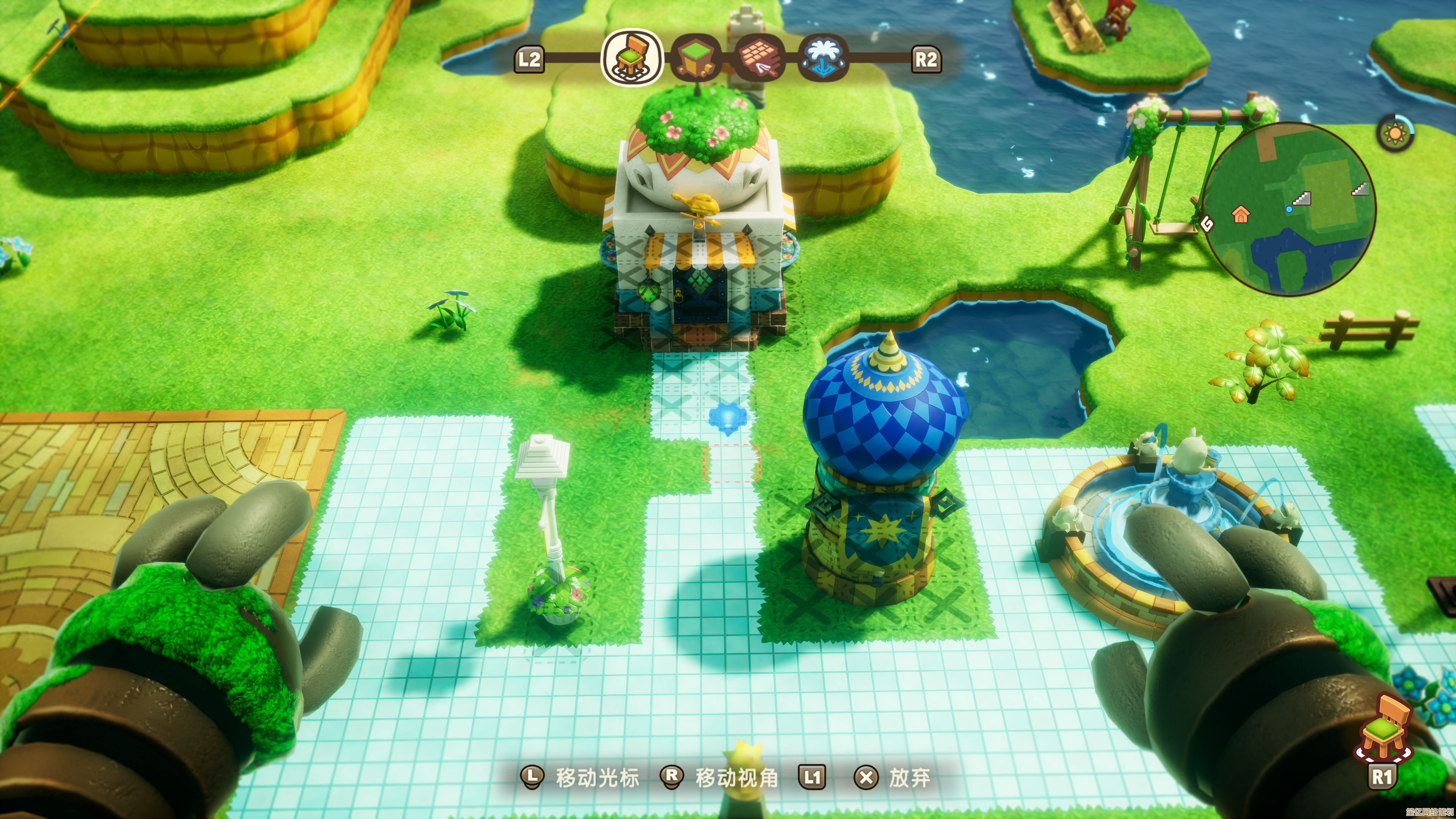Select the orange house marker on minimap
Image resolution: width=1456 pixels, height=819 pixels.
point(1241,214)
